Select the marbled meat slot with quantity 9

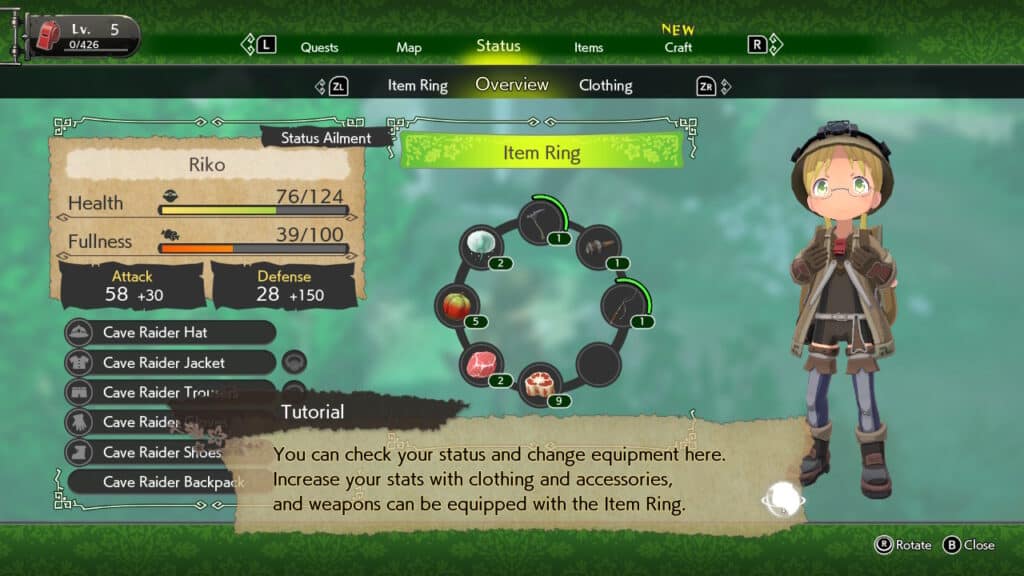point(541,385)
